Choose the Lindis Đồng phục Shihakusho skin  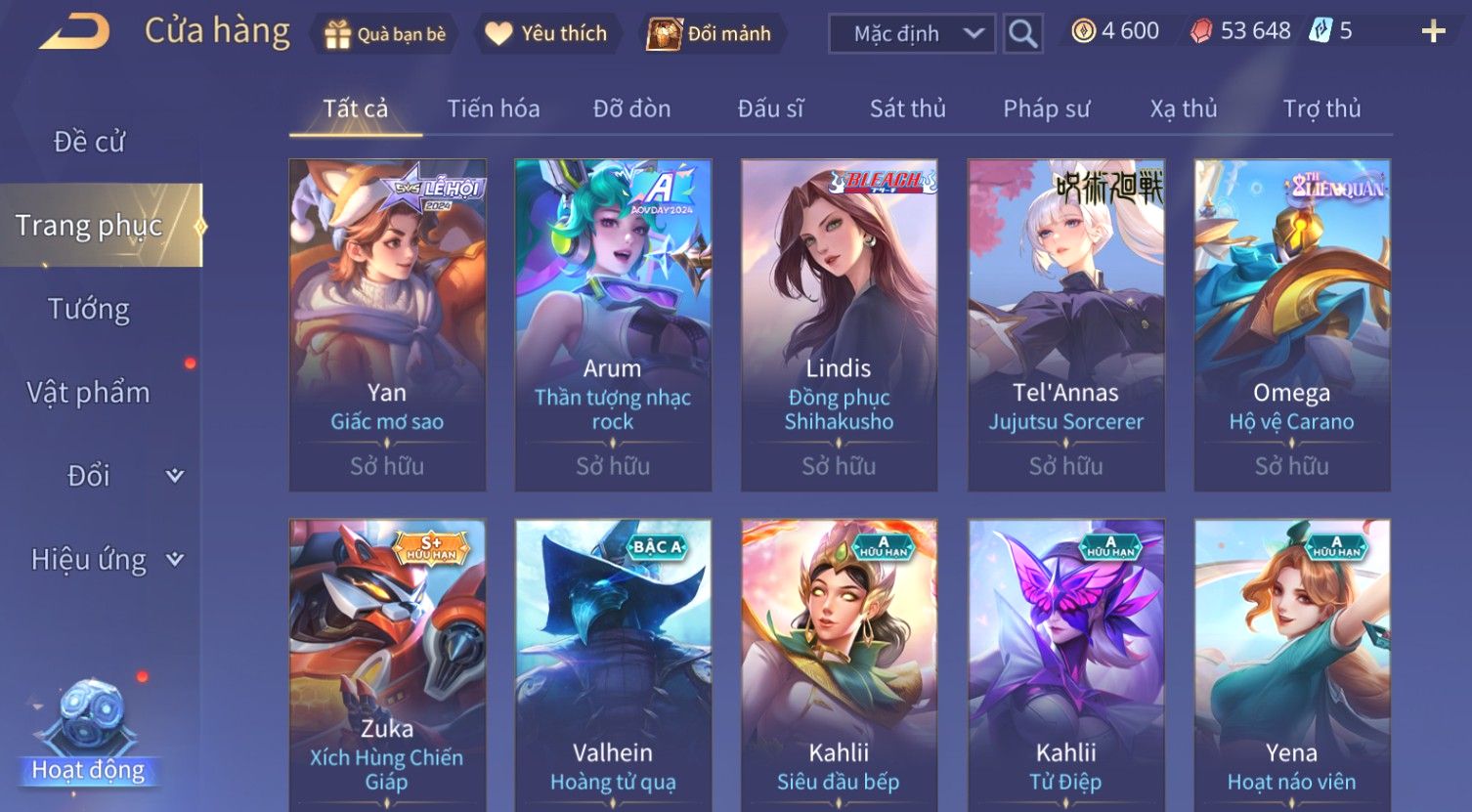839,324
